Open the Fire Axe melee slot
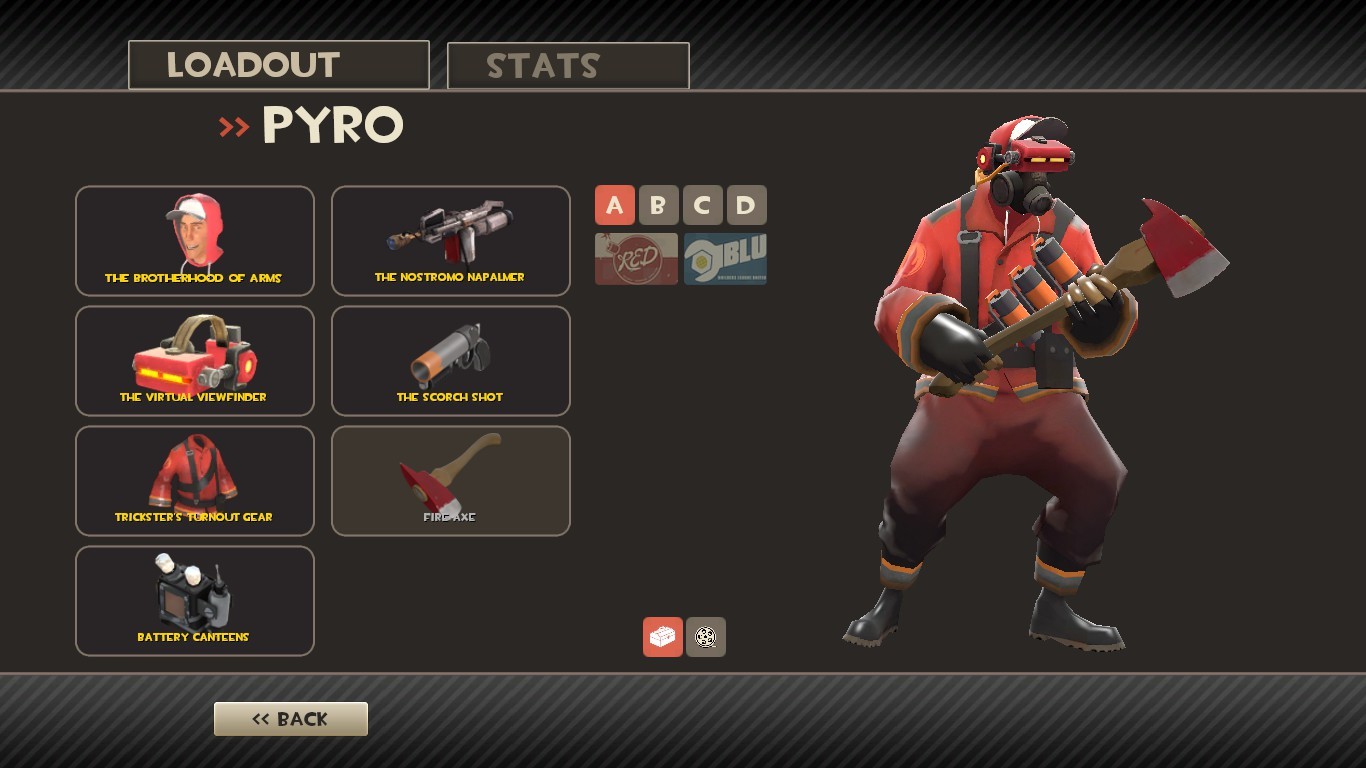This screenshot has width=1366, height=768. [450, 480]
